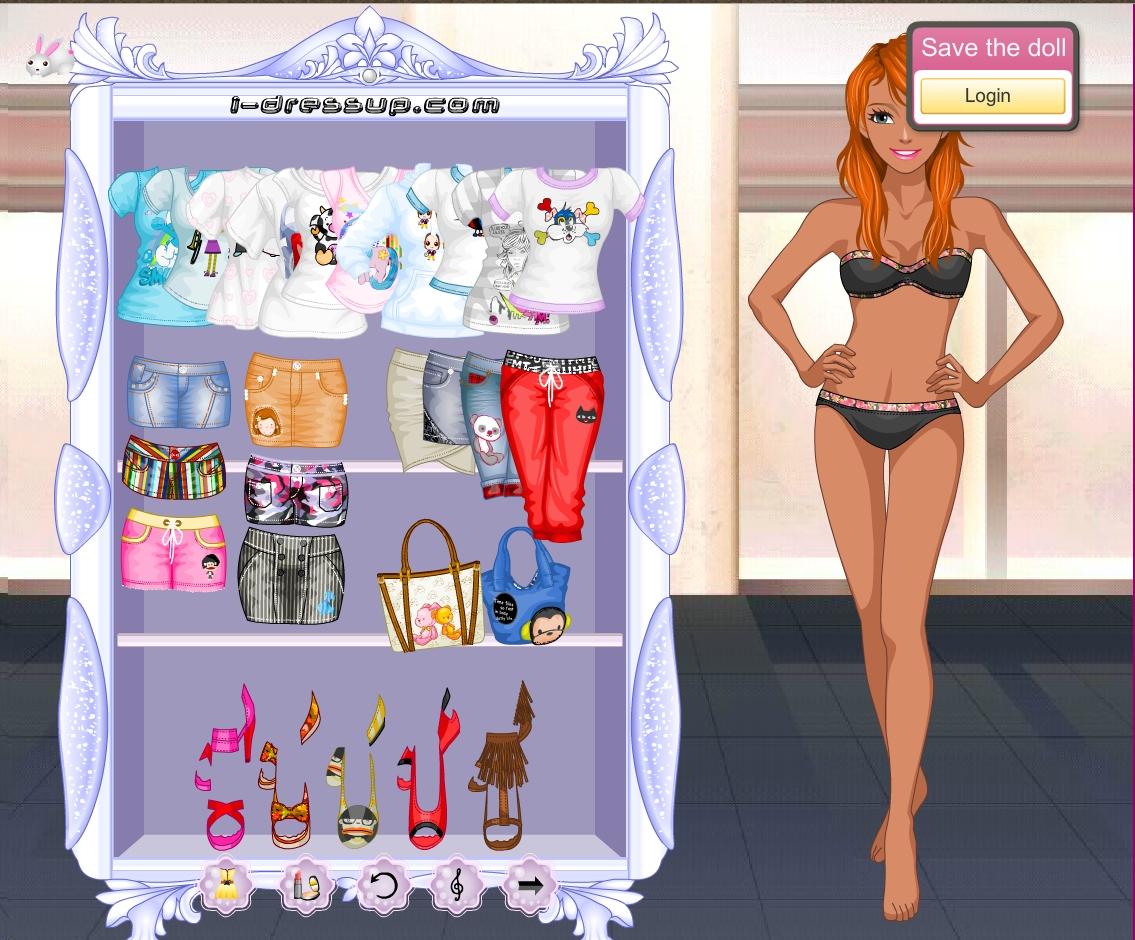Select the red drawstring capri pants
This screenshot has height=940, width=1135.
pos(553,440)
